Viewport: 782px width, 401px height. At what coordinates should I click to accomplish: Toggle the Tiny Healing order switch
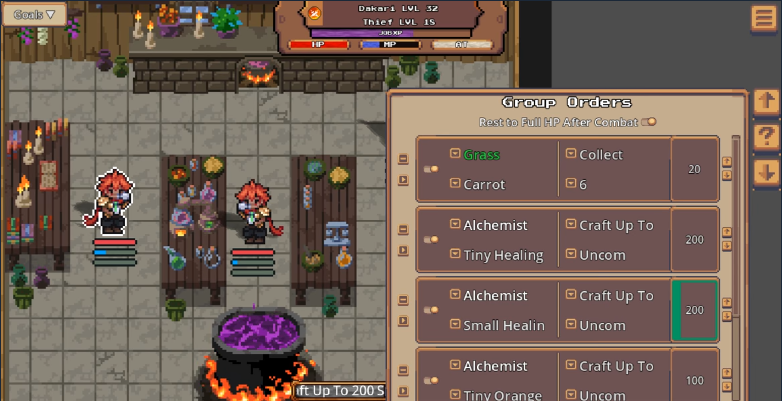pyautogui.click(x=431, y=240)
